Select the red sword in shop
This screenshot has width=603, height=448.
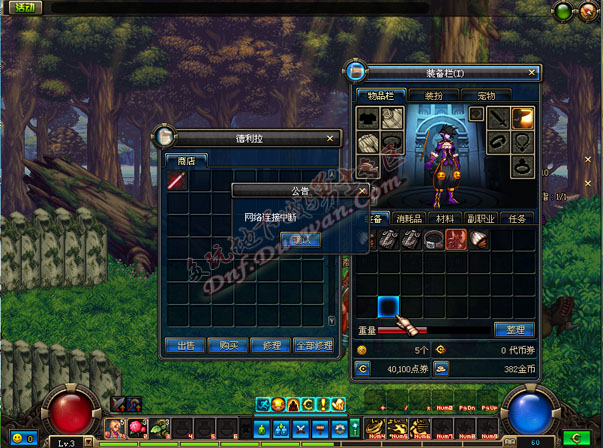point(177,181)
